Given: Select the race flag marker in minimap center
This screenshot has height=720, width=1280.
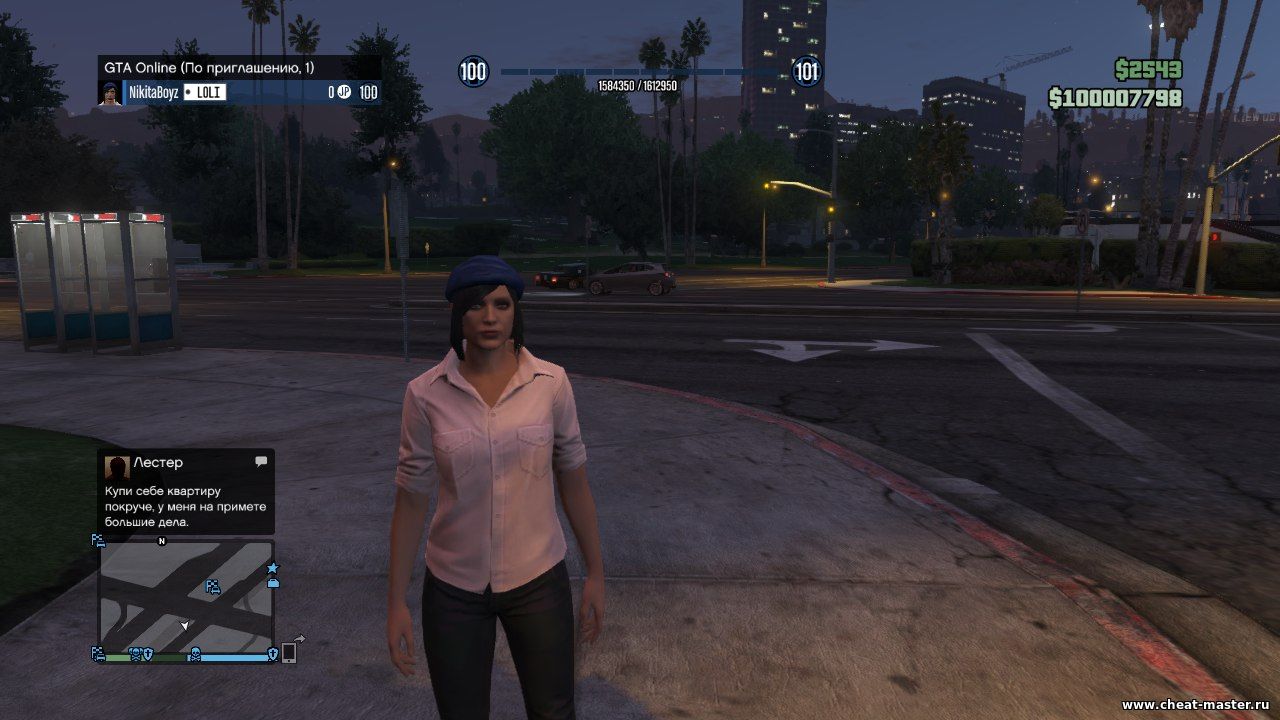Looking at the screenshot, I should pyautogui.click(x=213, y=587).
